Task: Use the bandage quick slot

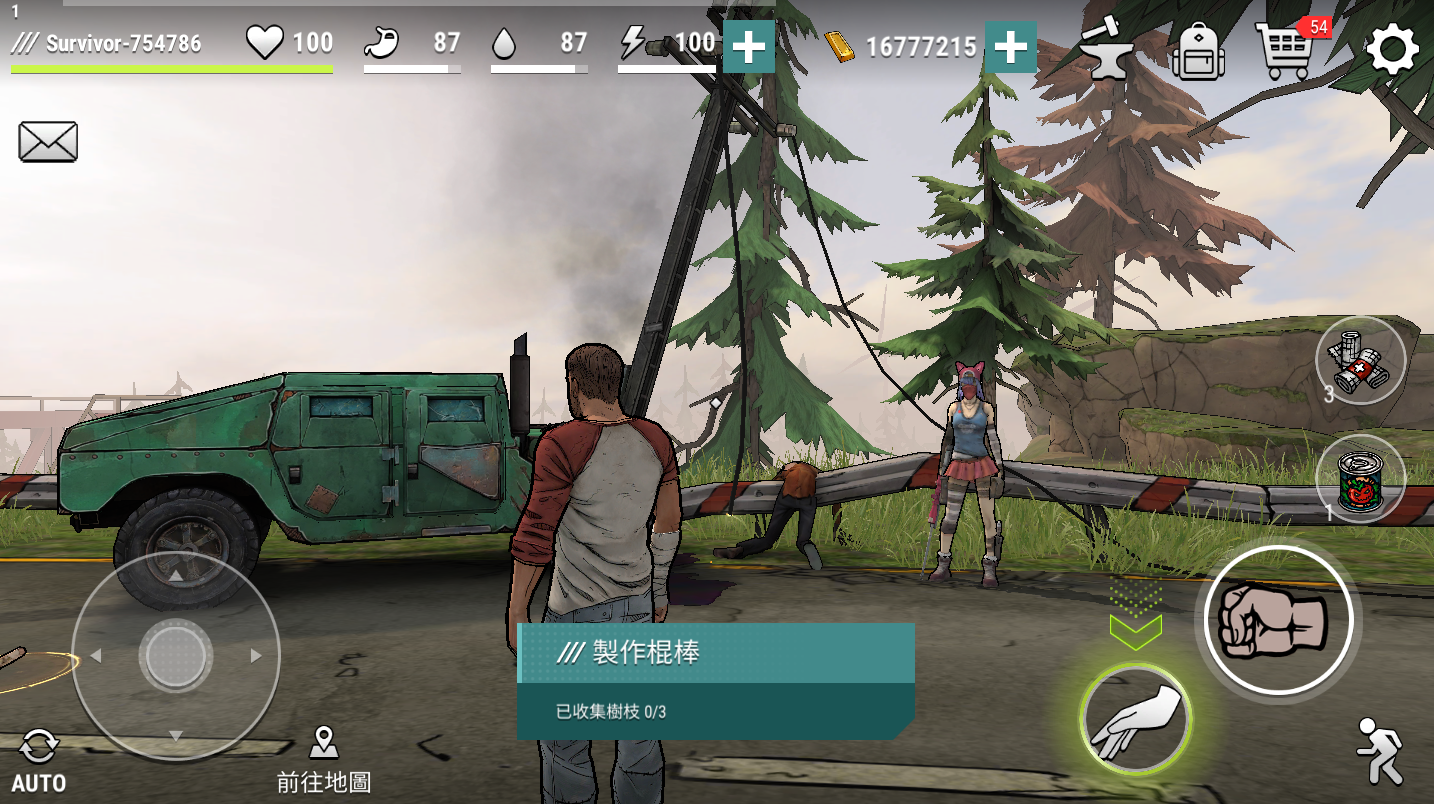Action: coord(1360,361)
